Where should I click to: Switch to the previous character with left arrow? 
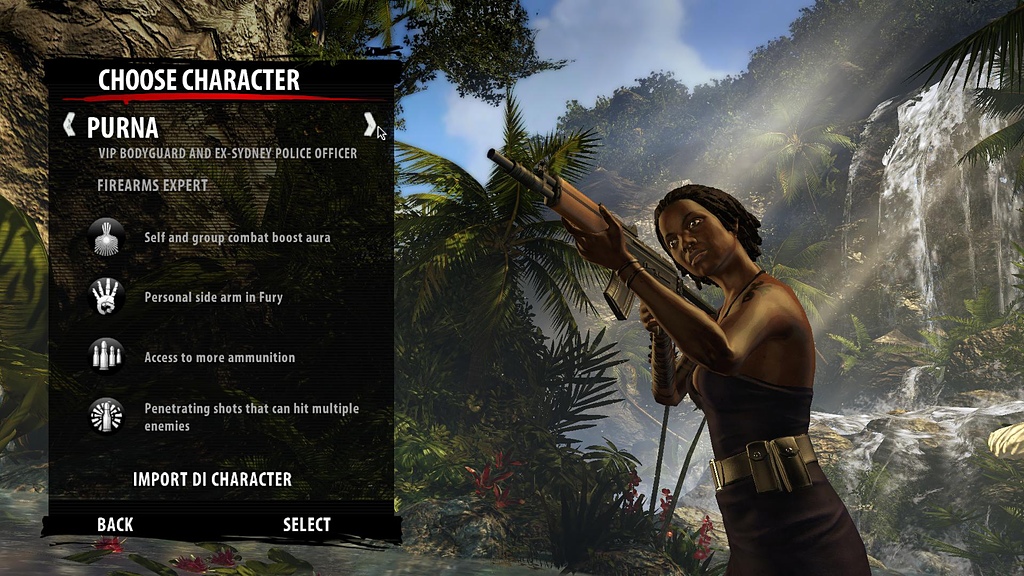(x=69, y=125)
